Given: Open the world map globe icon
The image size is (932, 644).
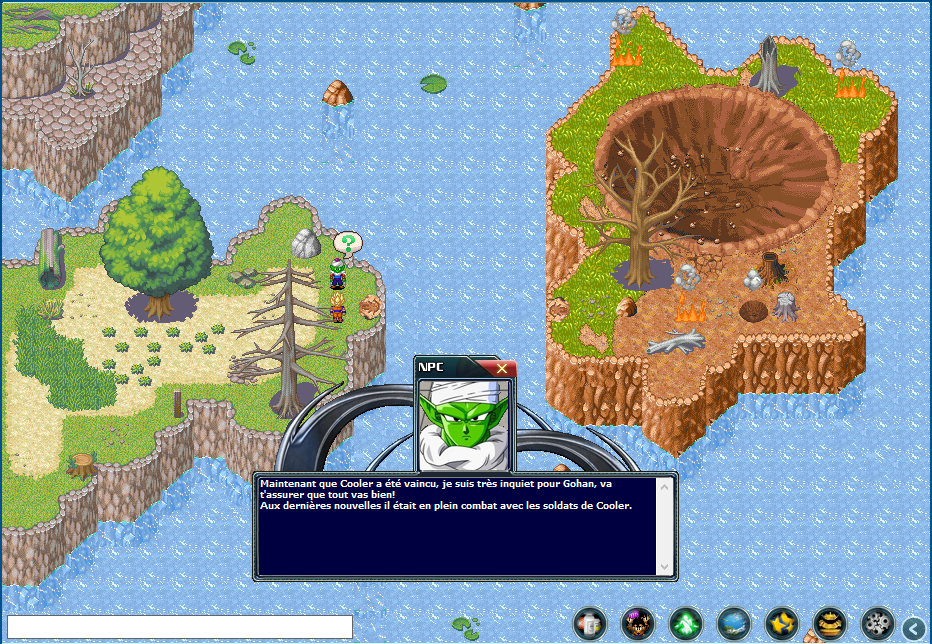Looking at the screenshot, I should (733, 624).
